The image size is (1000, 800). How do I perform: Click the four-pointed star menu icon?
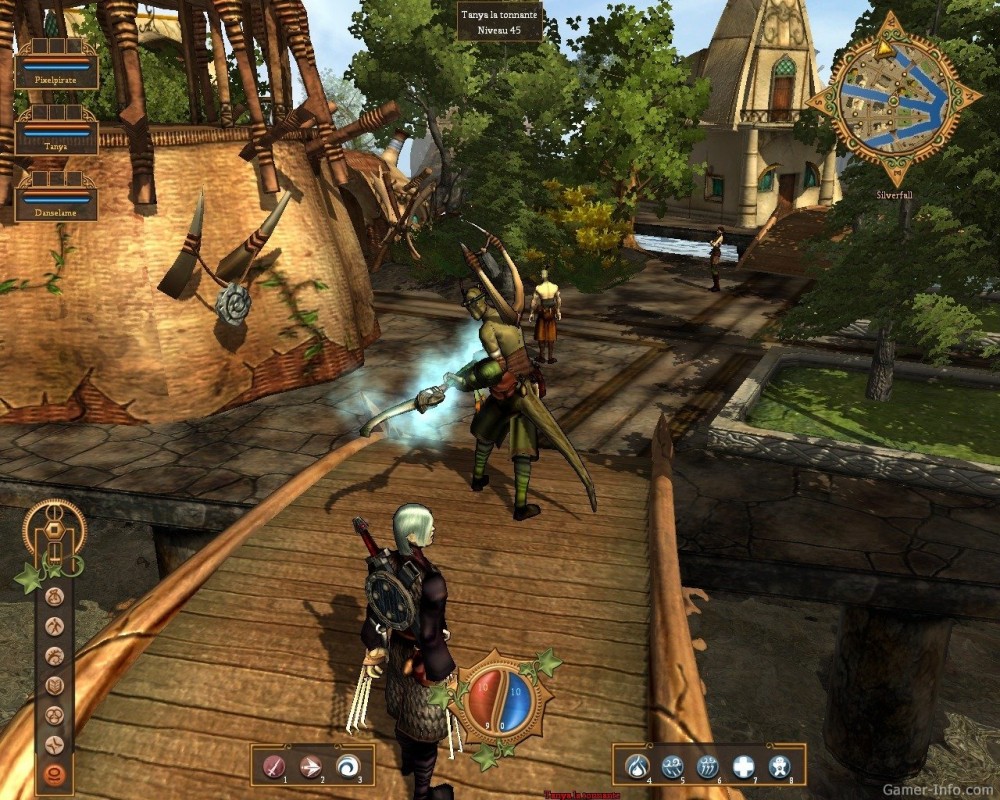(55, 745)
